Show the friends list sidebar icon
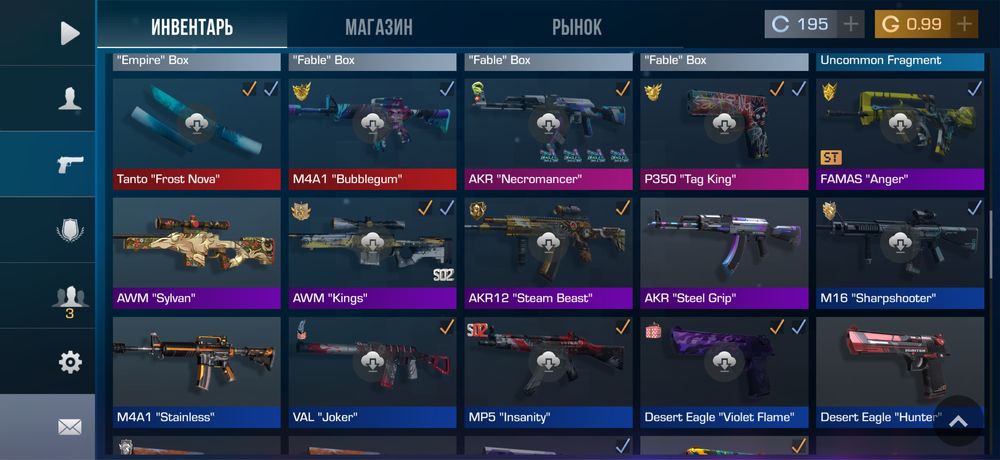Screen dimensions: 1000x460 [x=69, y=297]
